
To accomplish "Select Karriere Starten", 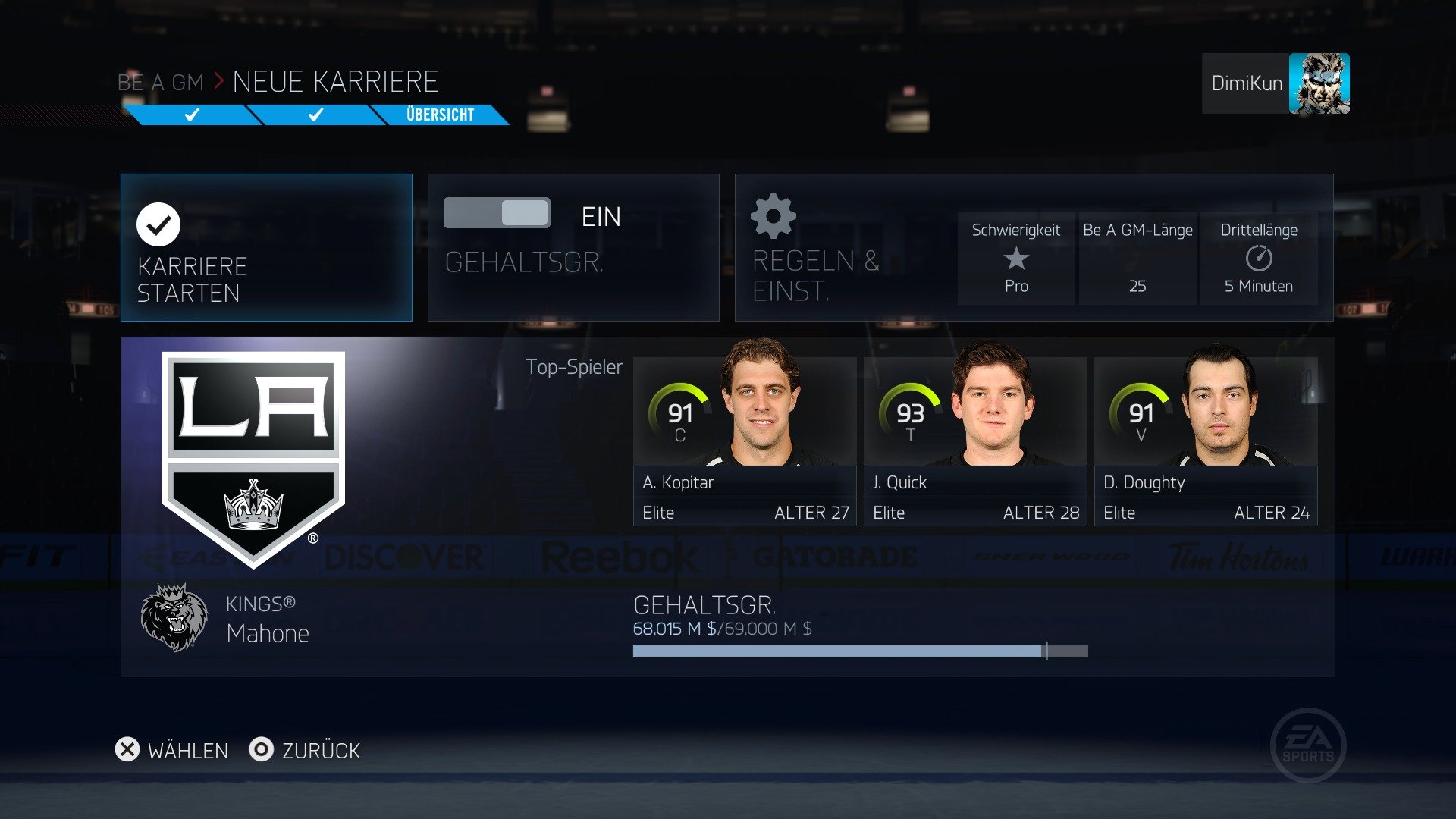I will coord(266,248).
